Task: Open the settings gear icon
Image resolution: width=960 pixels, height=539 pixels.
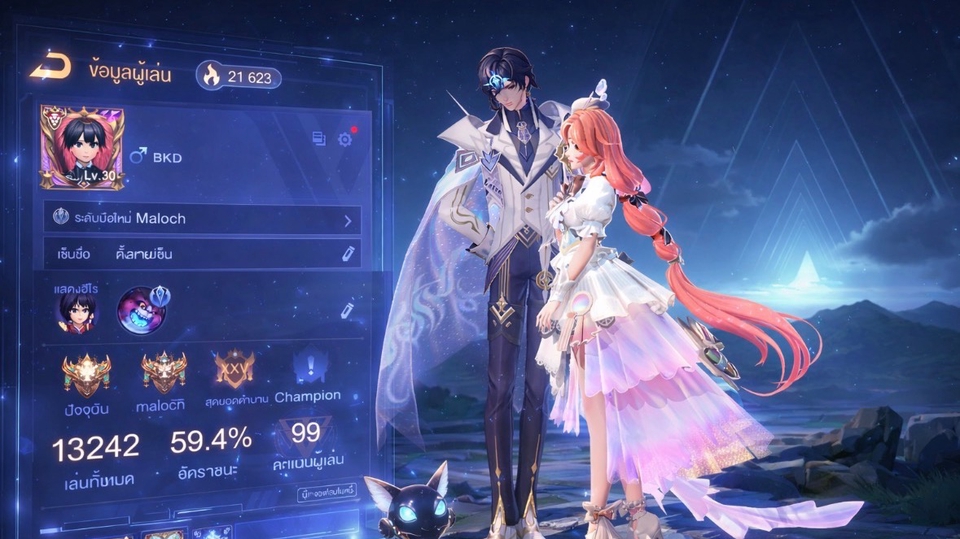Action: tap(345, 139)
